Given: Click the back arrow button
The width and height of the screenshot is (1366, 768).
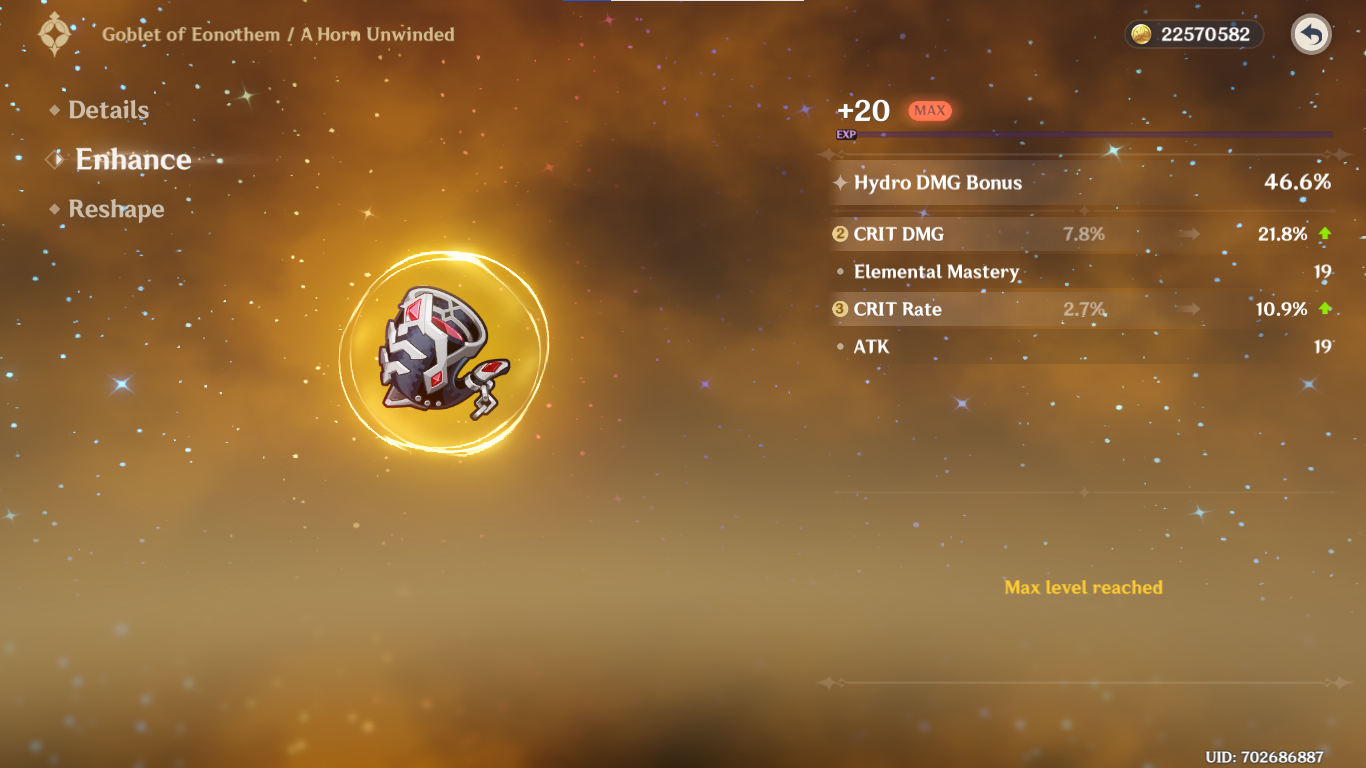Looking at the screenshot, I should point(1311,35).
